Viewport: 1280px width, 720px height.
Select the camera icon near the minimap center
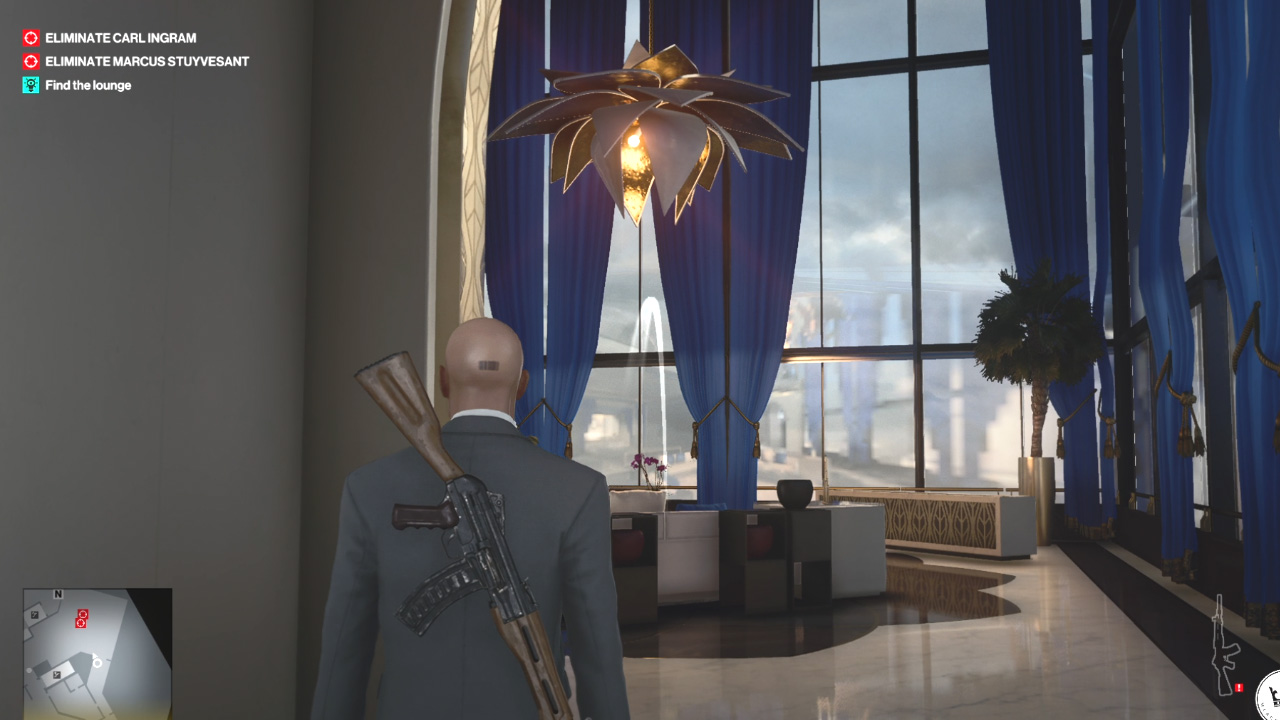tap(57, 674)
